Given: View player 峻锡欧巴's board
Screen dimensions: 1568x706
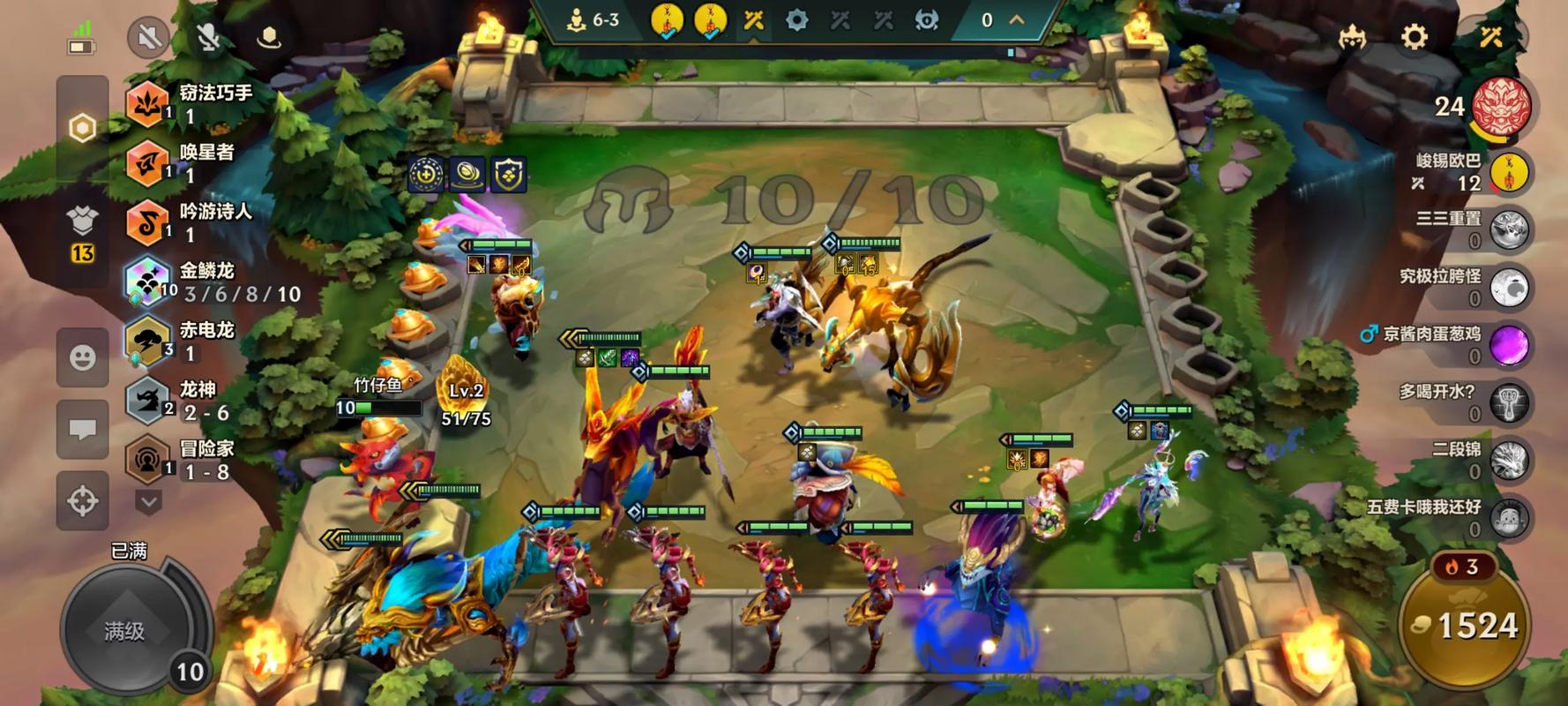Looking at the screenshot, I should pyautogui.click(x=1509, y=172).
